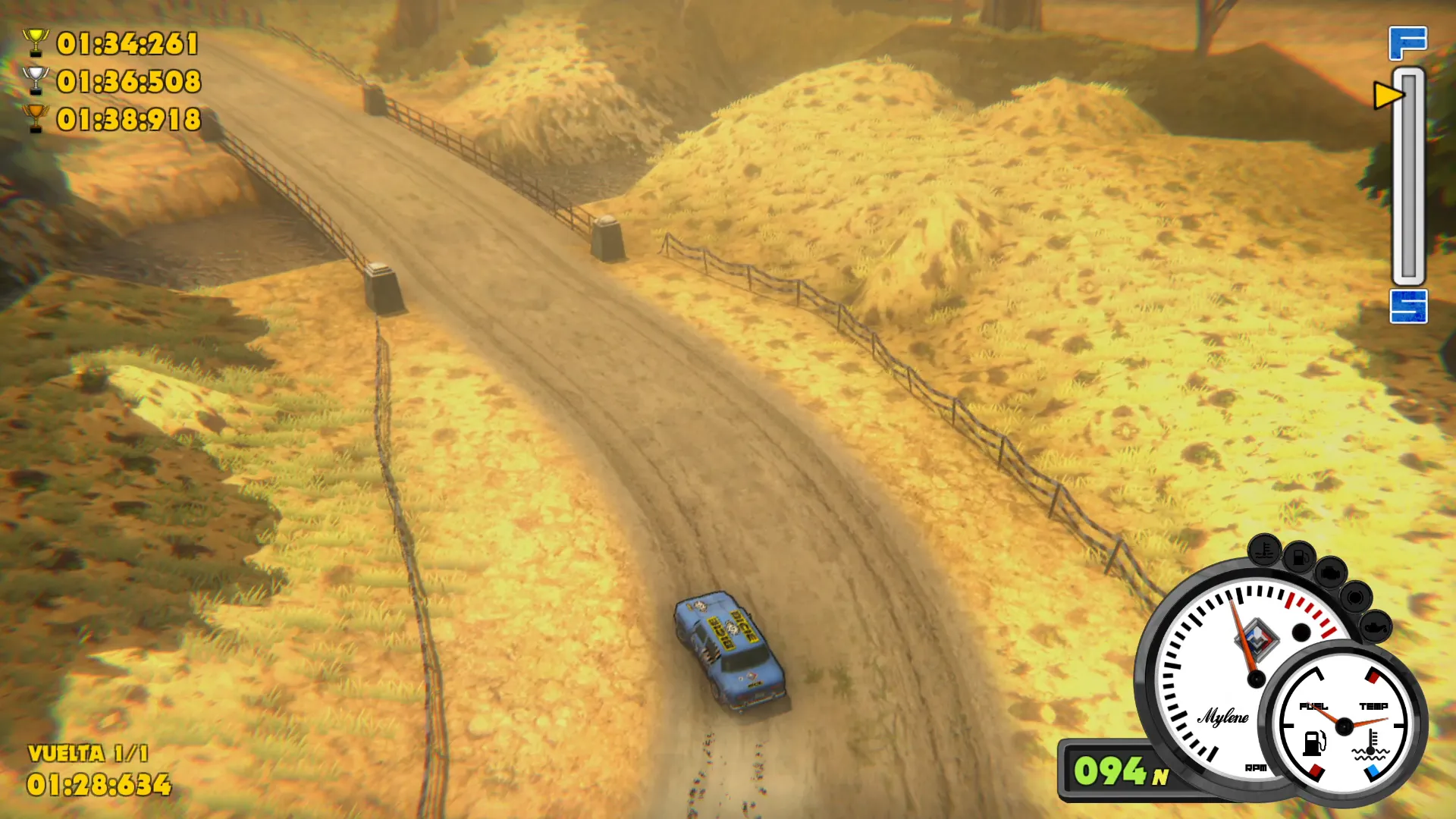This screenshot has height=819, width=1456.
Task: Select the brake warning light
Action: pyautogui.click(x=1355, y=598)
